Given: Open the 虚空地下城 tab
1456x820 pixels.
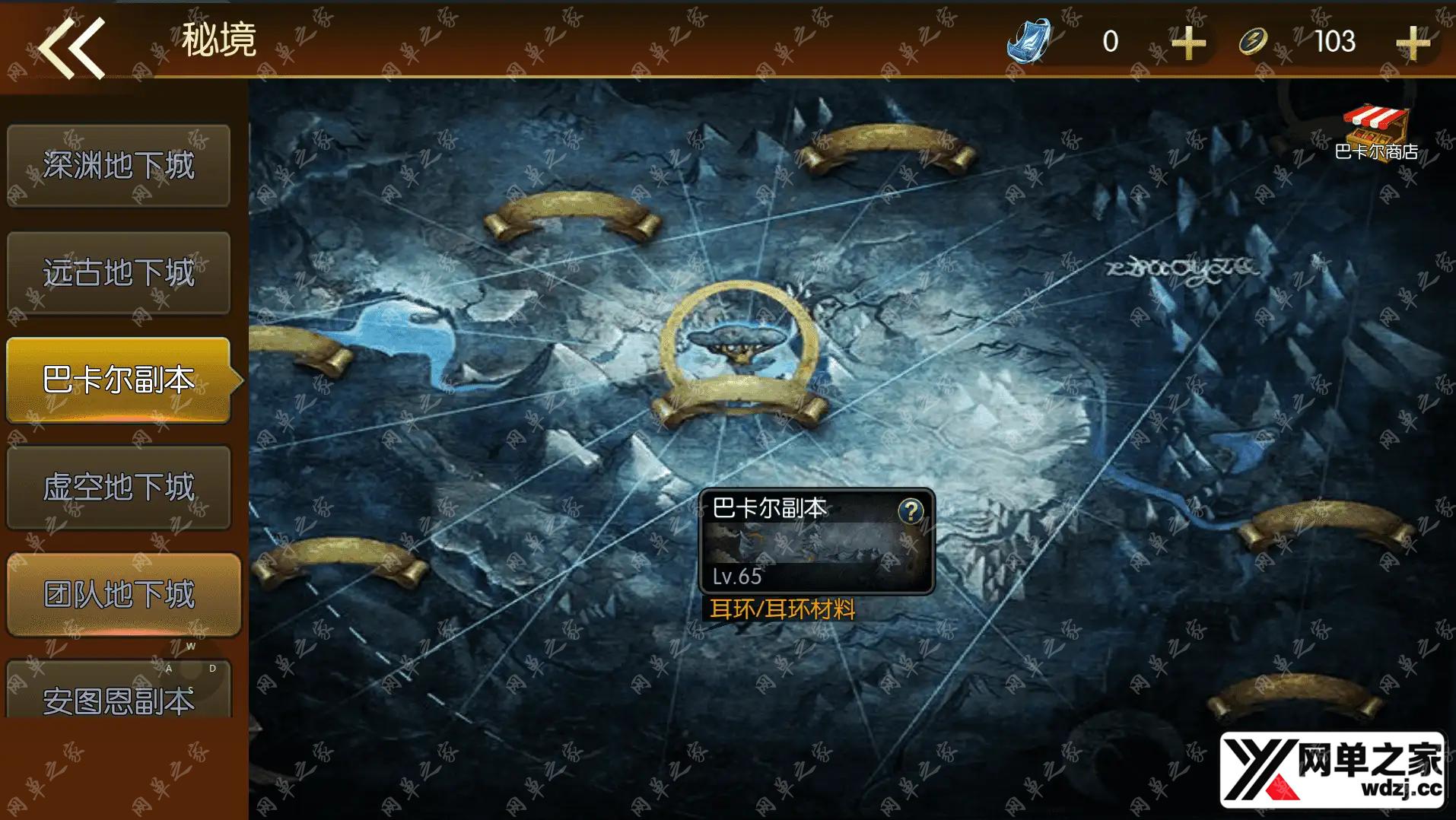Looking at the screenshot, I should point(119,488).
